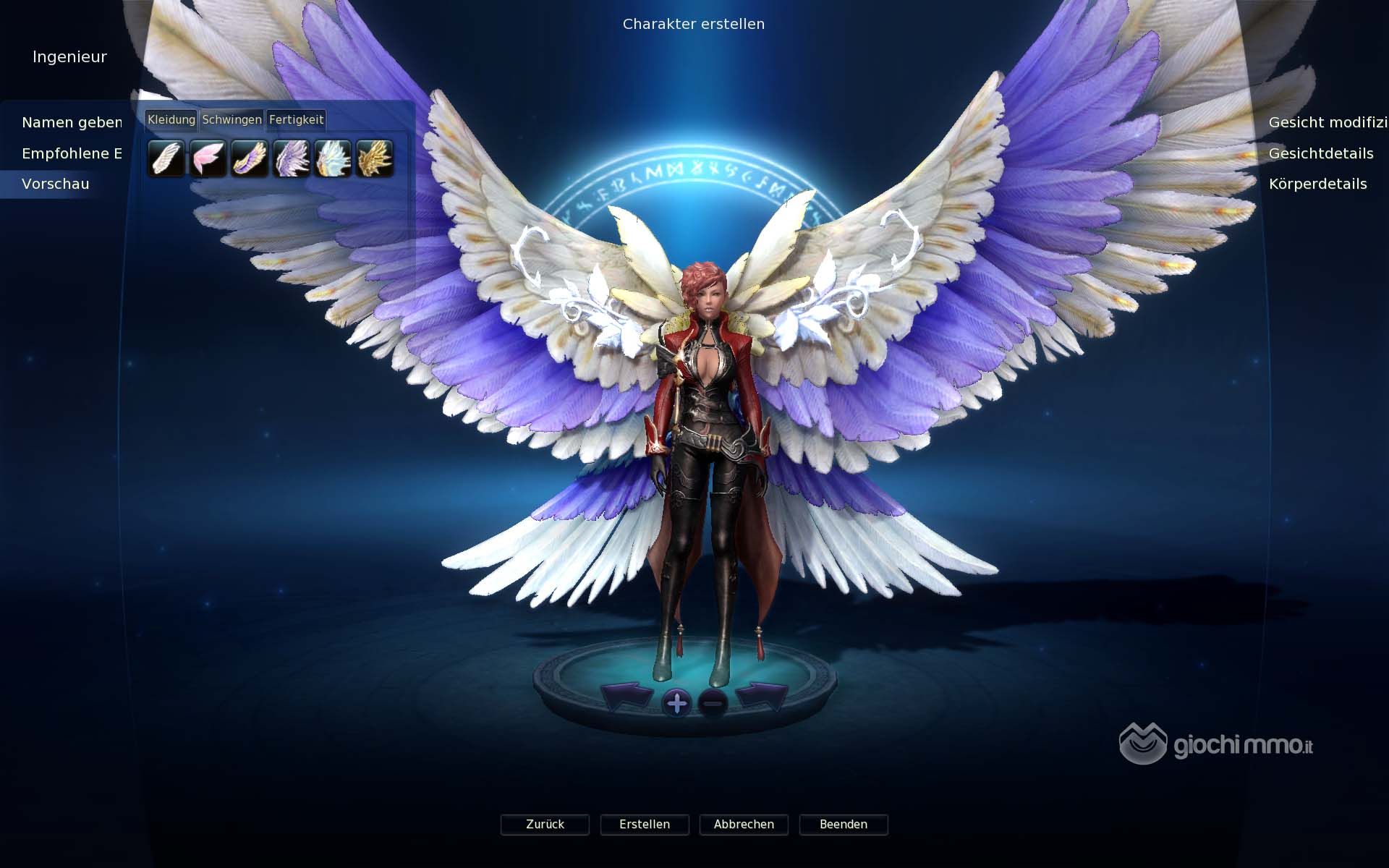Open the Namen geben step

coord(72,122)
